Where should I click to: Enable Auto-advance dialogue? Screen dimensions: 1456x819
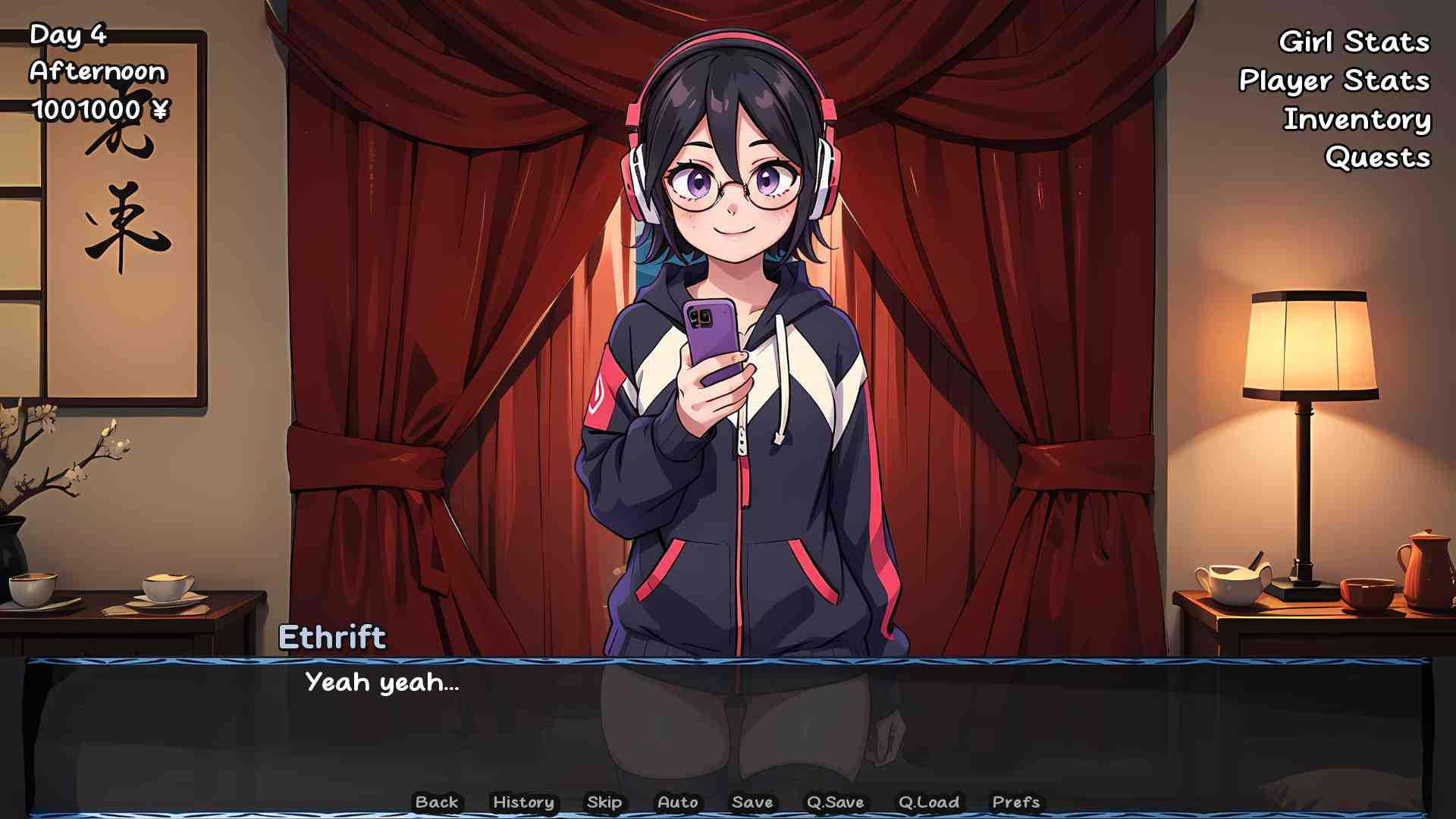pyautogui.click(x=678, y=802)
